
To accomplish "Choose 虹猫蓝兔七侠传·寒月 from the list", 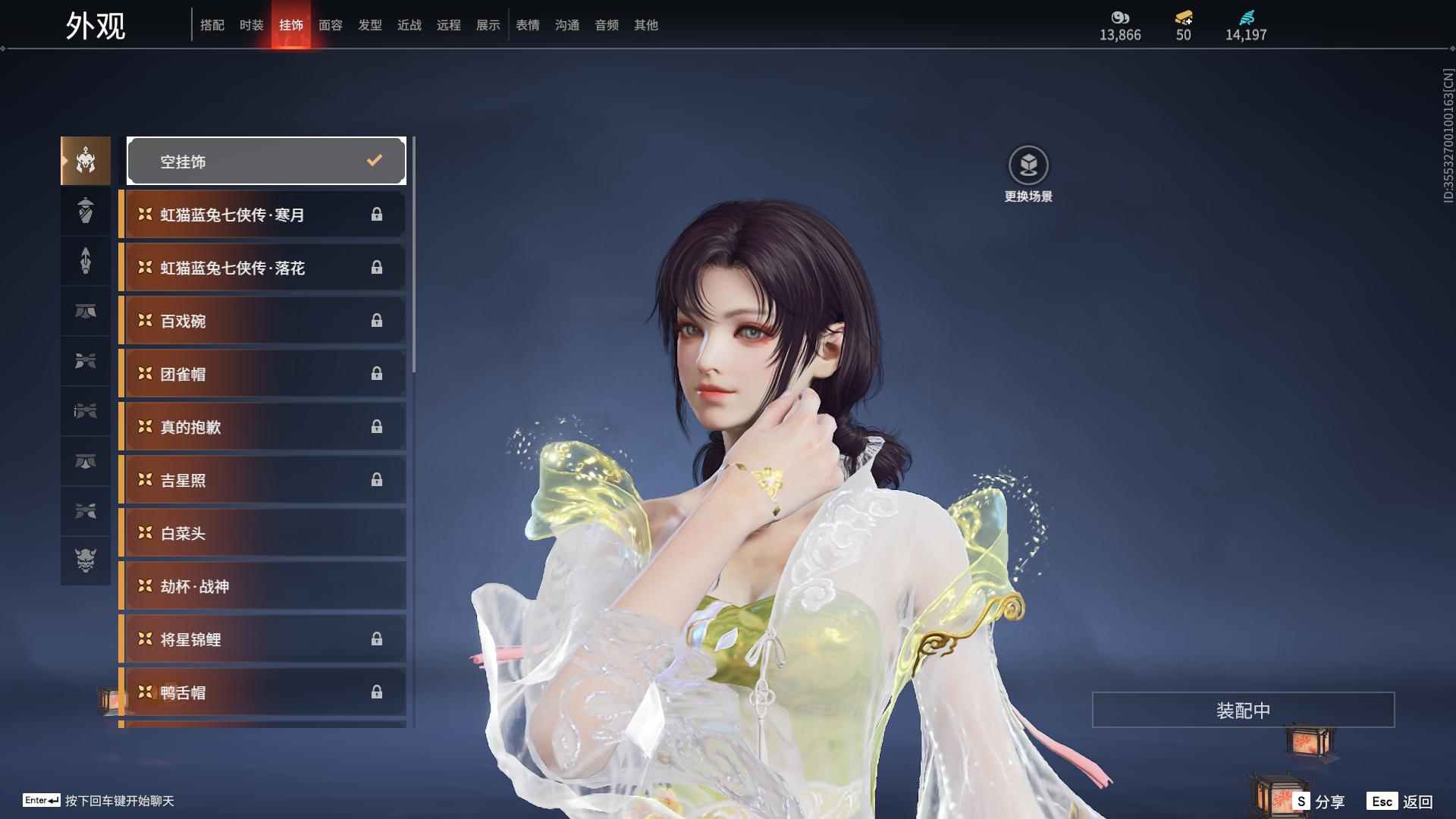I will pos(262,215).
